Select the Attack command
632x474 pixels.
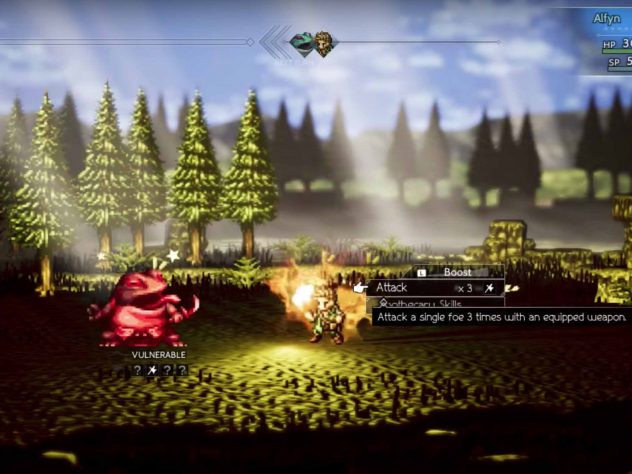coord(392,288)
